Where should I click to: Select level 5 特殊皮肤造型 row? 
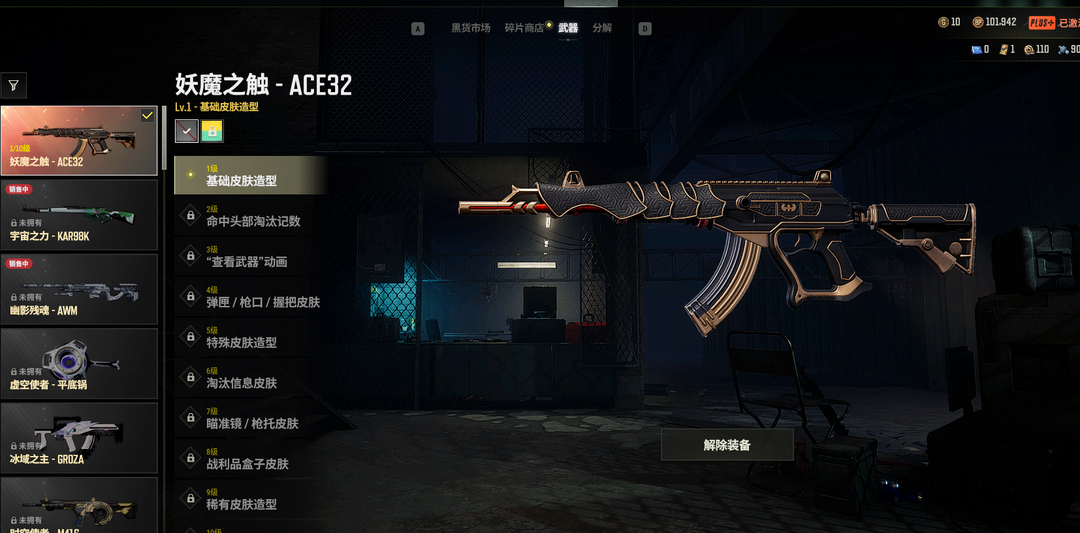(250, 337)
